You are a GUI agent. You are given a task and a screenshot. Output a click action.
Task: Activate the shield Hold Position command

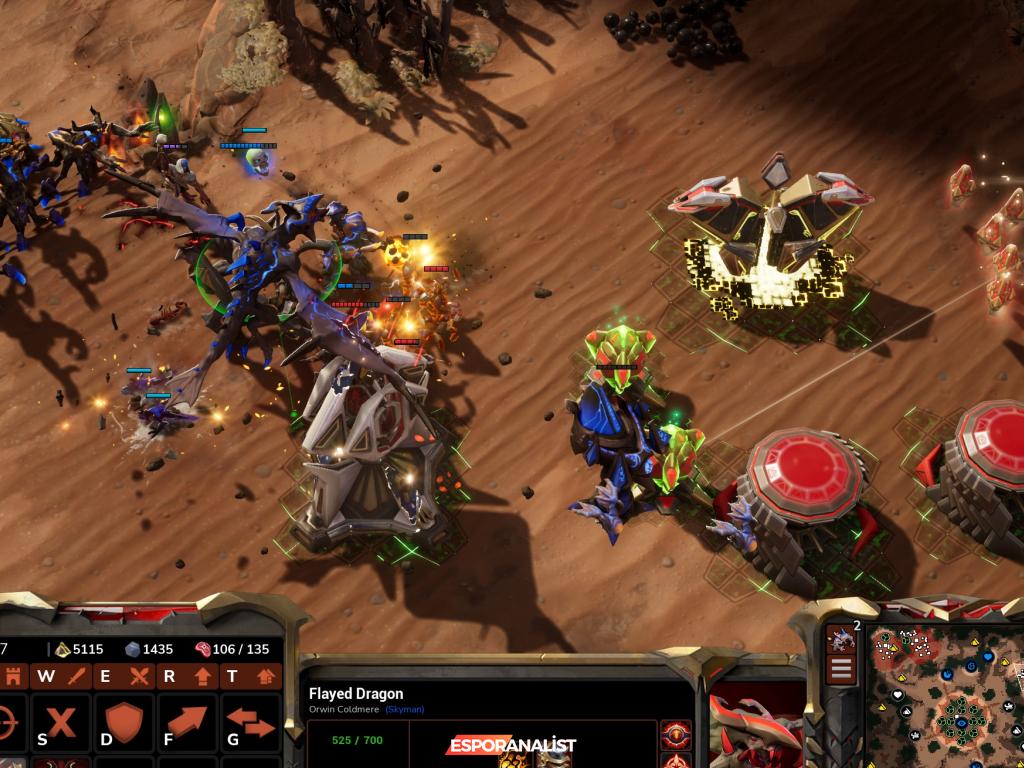(x=123, y=722)
